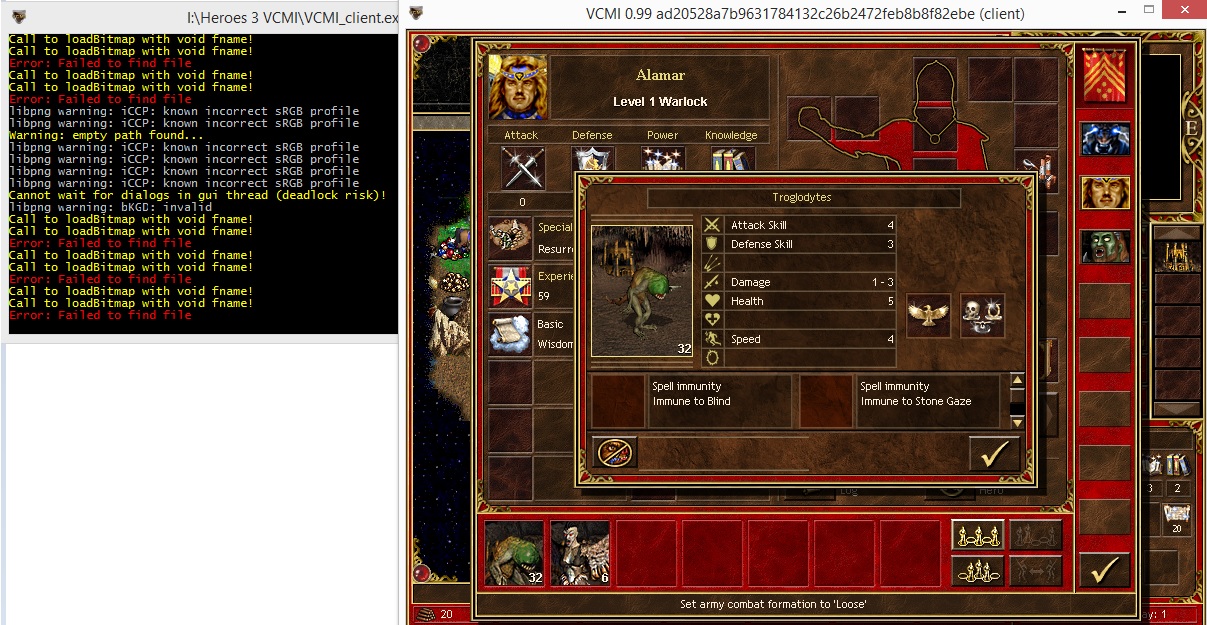Set army formation to Loose

tap(976, 536)
